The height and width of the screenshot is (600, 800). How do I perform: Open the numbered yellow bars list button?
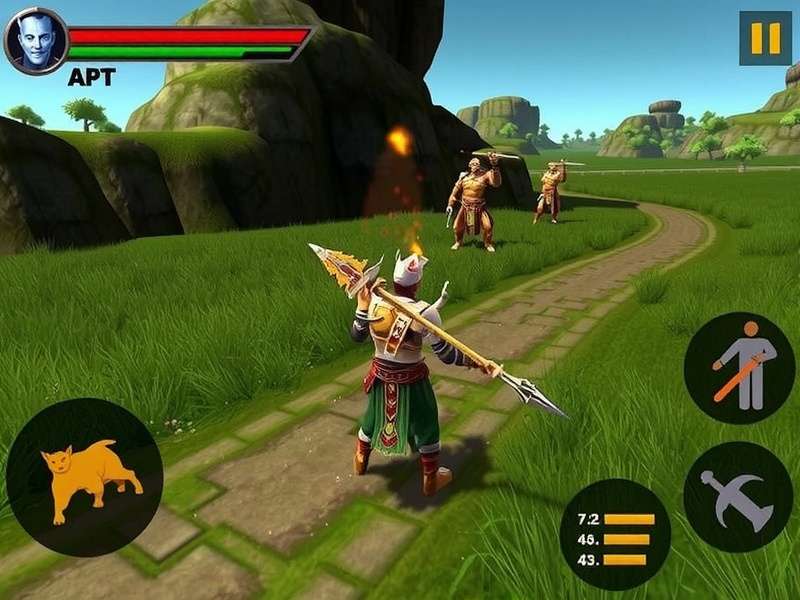click(x=615, y=534)
